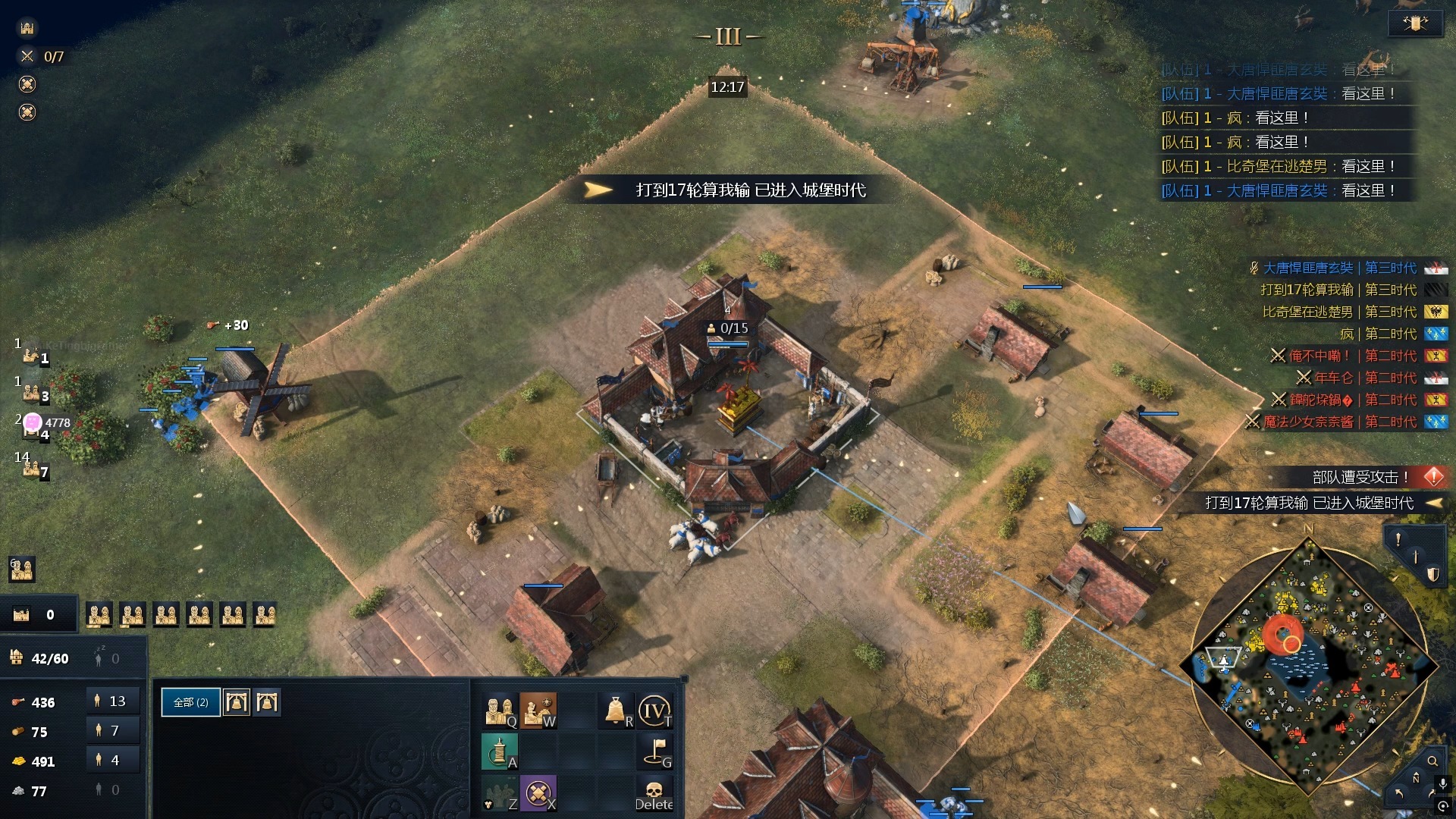The height and width of the screenshot is (819, 1456).
Task: Select control group 1 on the left edge
Action: tap(31, 355)
